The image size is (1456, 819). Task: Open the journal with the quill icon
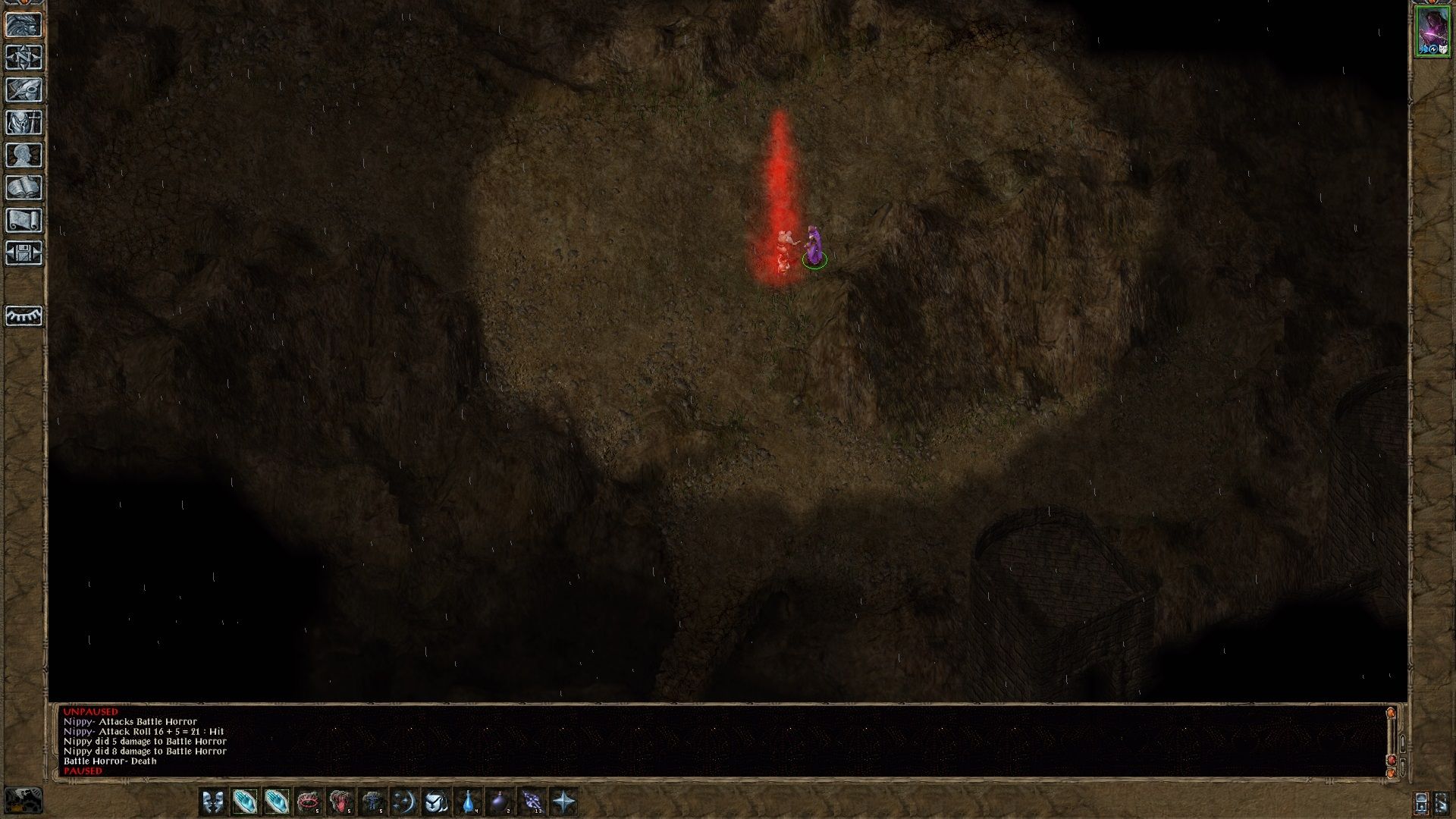click(24, 89)
